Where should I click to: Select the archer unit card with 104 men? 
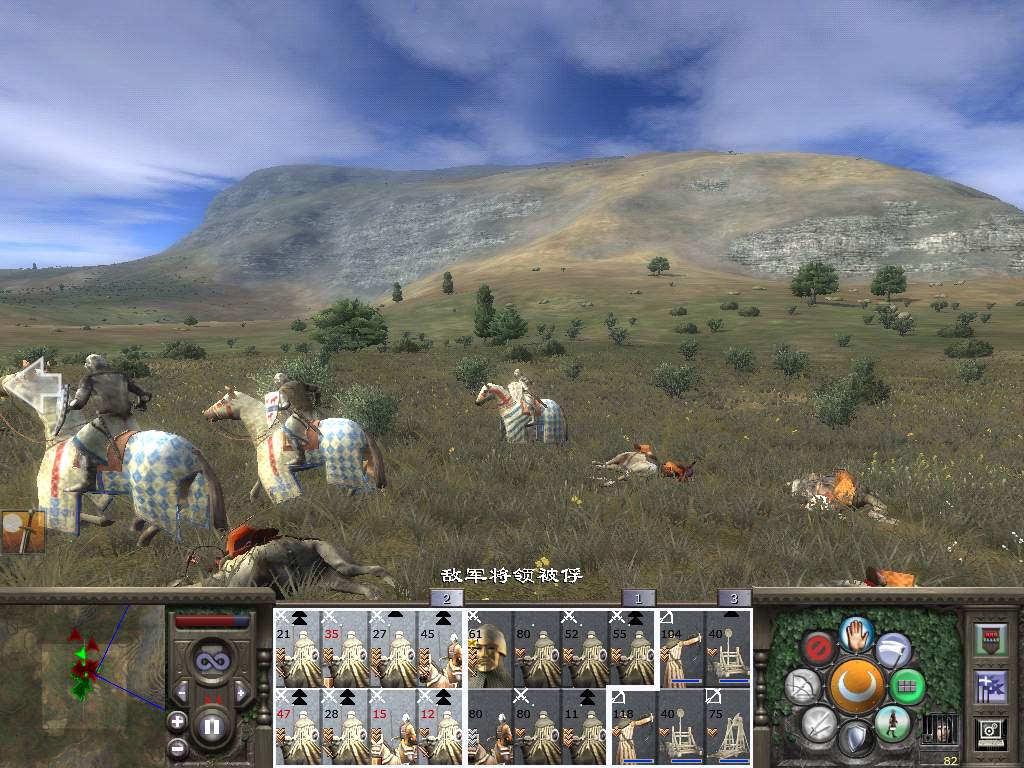(681, 648)
